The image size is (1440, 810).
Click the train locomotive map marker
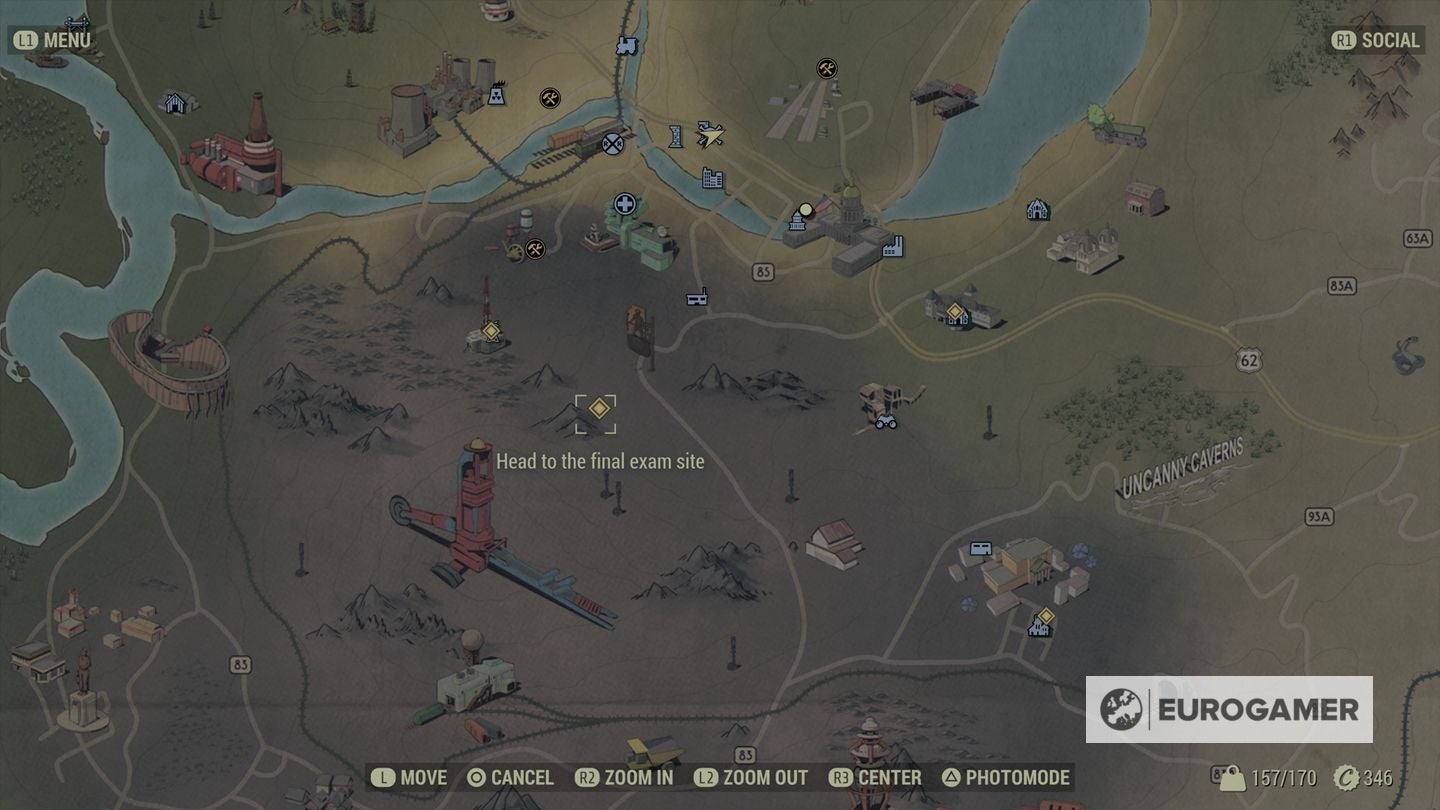(627, 45)
